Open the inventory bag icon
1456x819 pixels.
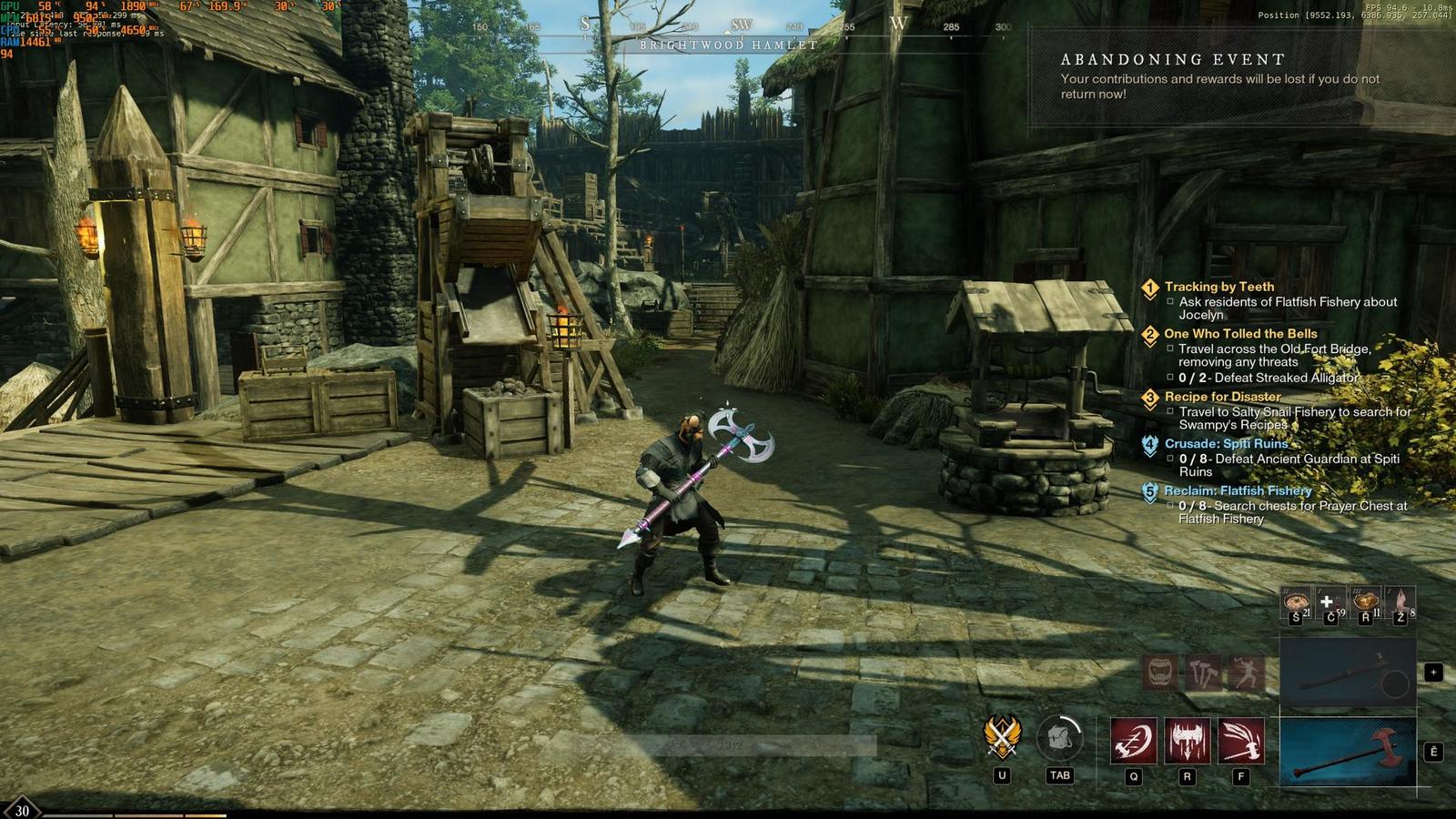1059,737
